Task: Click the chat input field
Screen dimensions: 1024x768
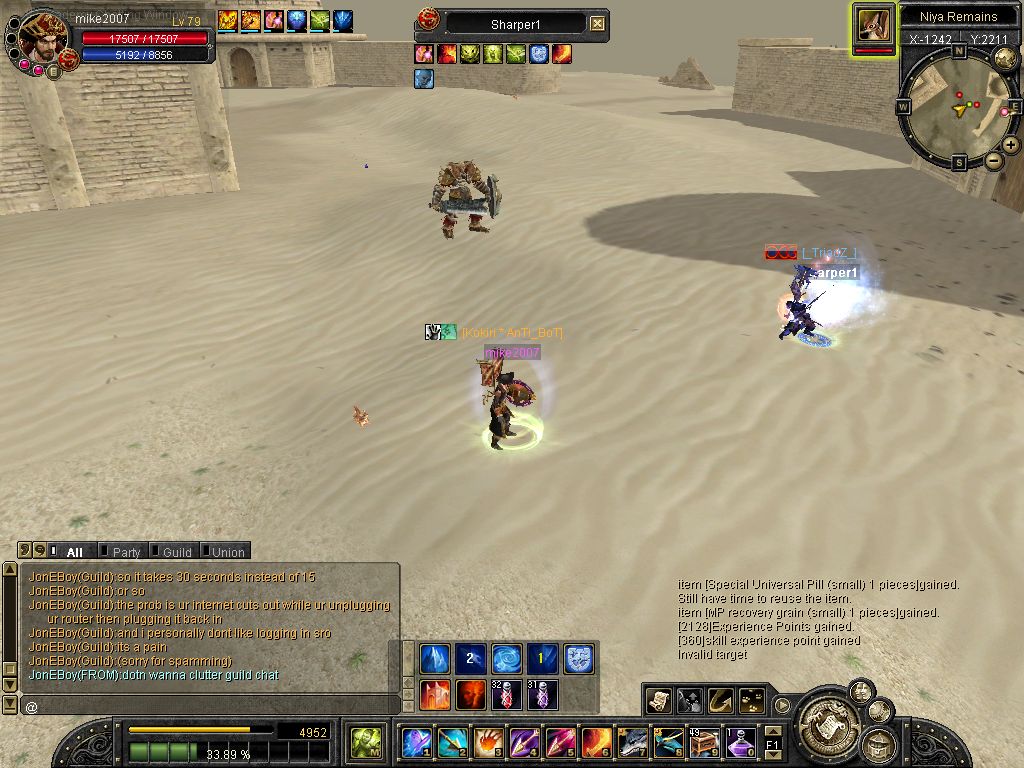Action: 210,706
